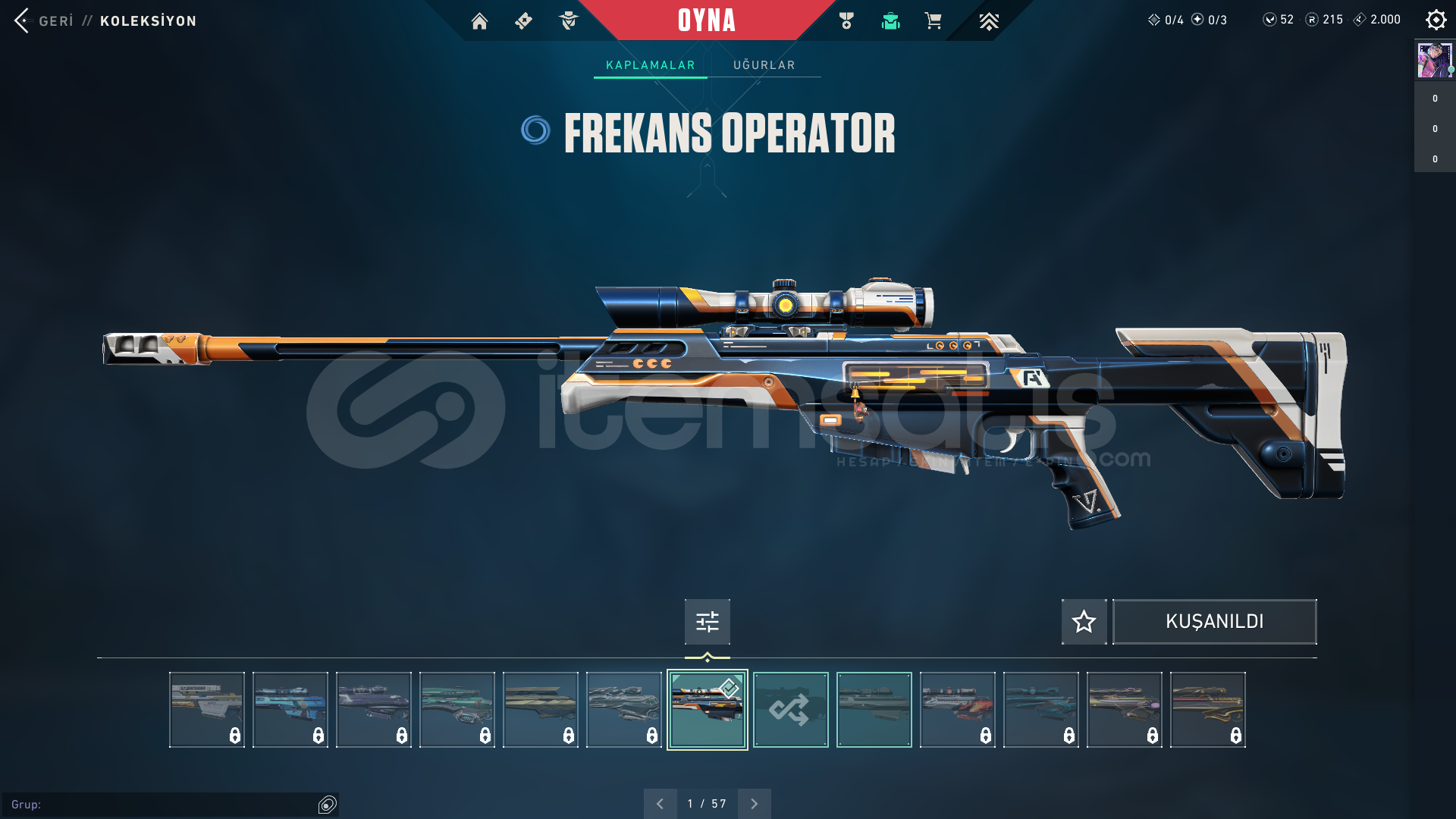The height and width of the screenshot is (819, 1456).
Task: Open the agents icon in top bar
Action: click(568, 21)
